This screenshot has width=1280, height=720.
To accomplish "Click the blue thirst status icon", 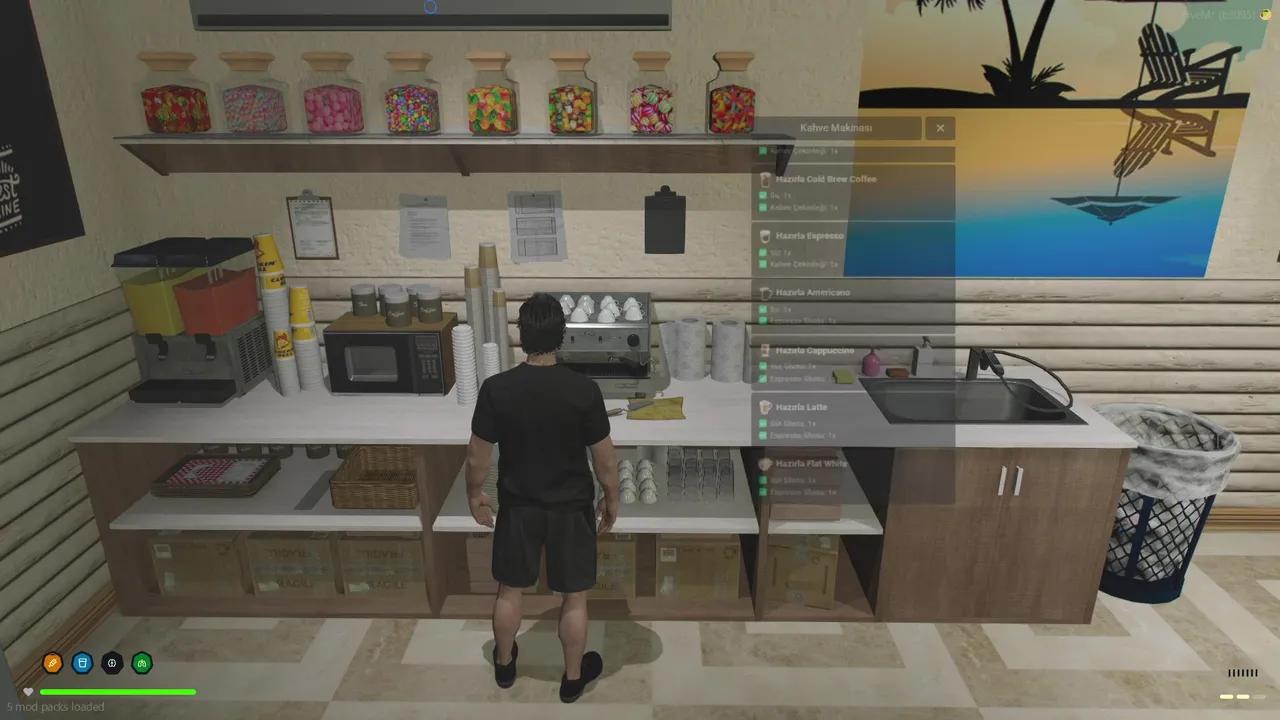I will point(82,663).
